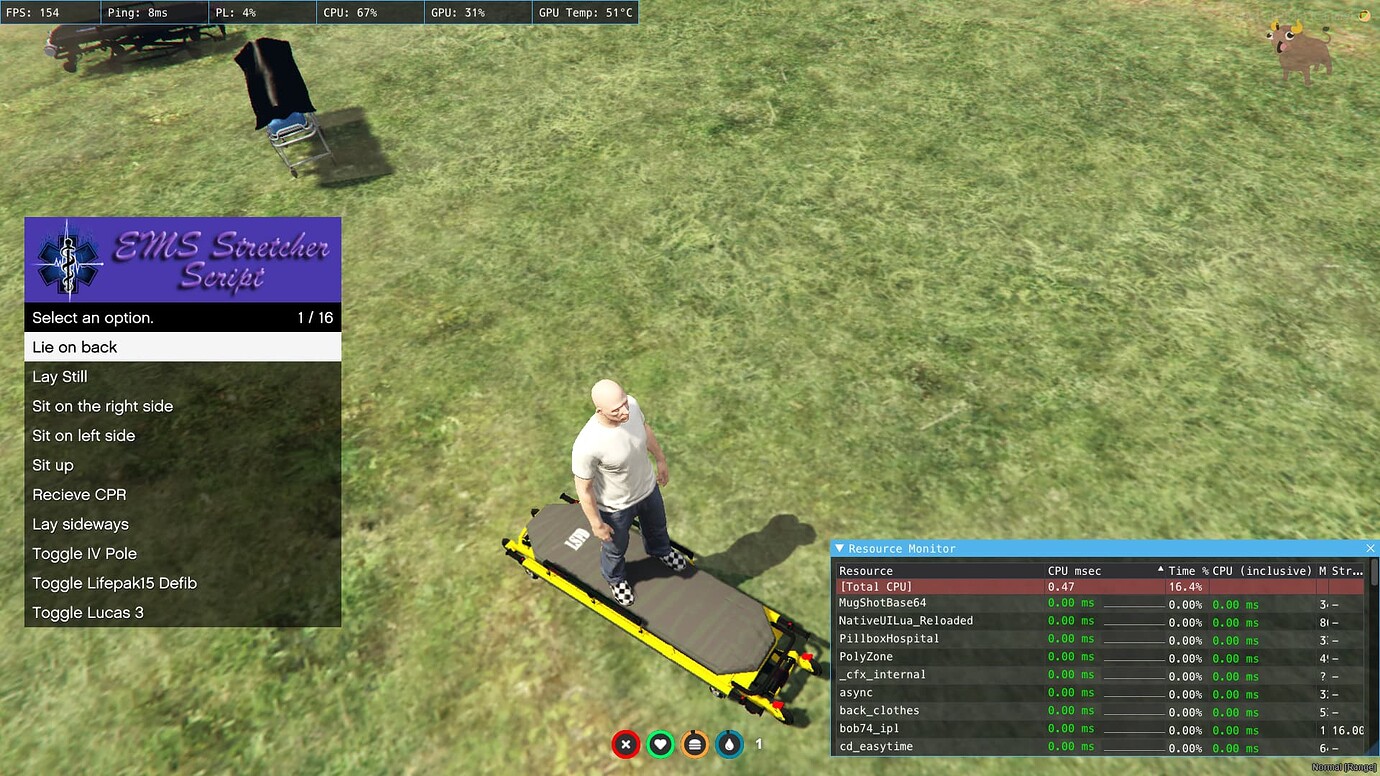Viewport: 1380px width, 776px height.
Task: Click the blue thirst level progress ring
Action: point(729,745)
